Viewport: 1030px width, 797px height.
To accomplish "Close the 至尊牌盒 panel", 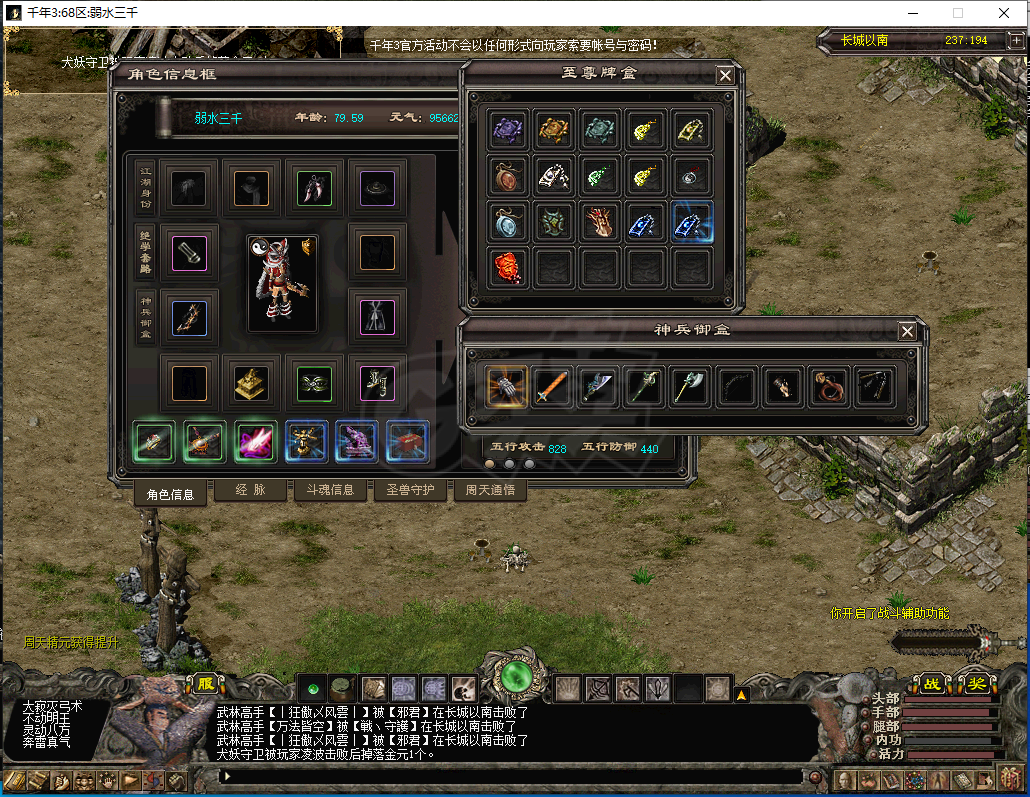I will pos(725,75).
